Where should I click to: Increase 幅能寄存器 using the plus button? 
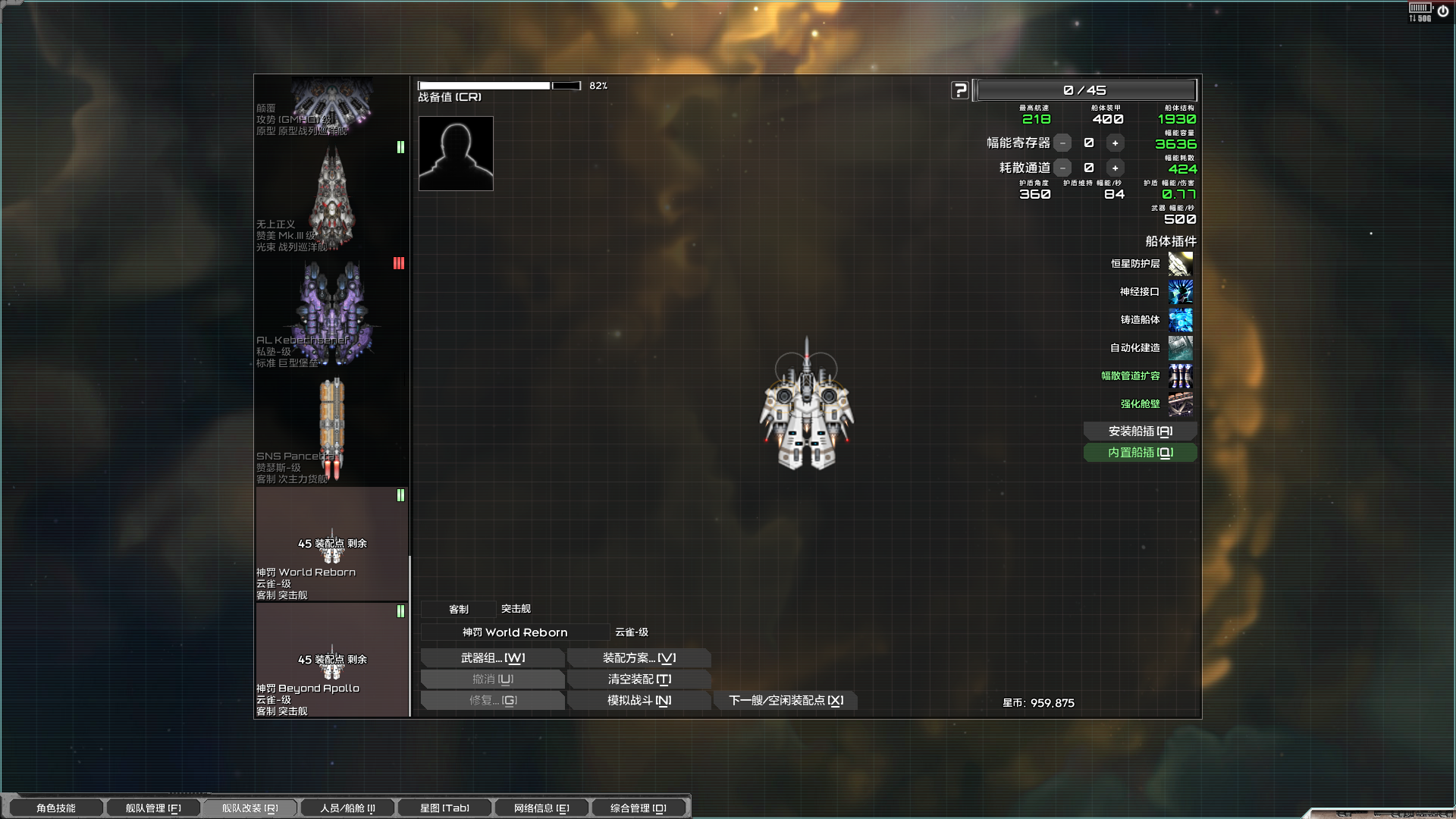[1115, 143]
